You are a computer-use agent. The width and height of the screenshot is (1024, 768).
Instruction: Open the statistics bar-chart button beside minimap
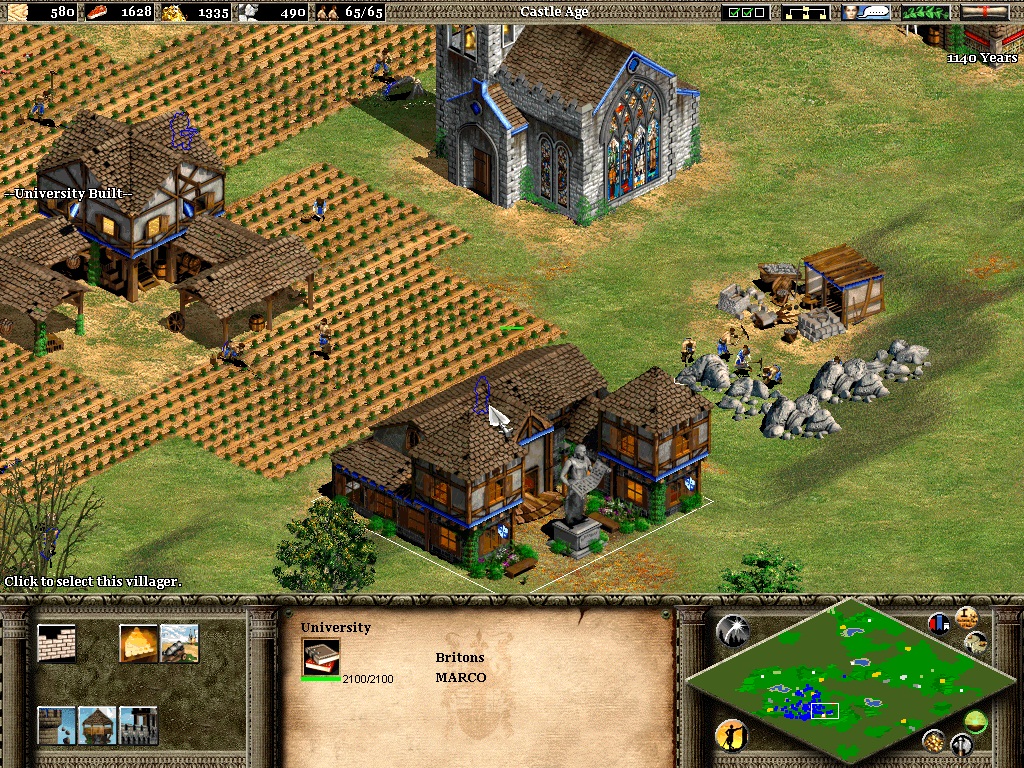[940, 624]
